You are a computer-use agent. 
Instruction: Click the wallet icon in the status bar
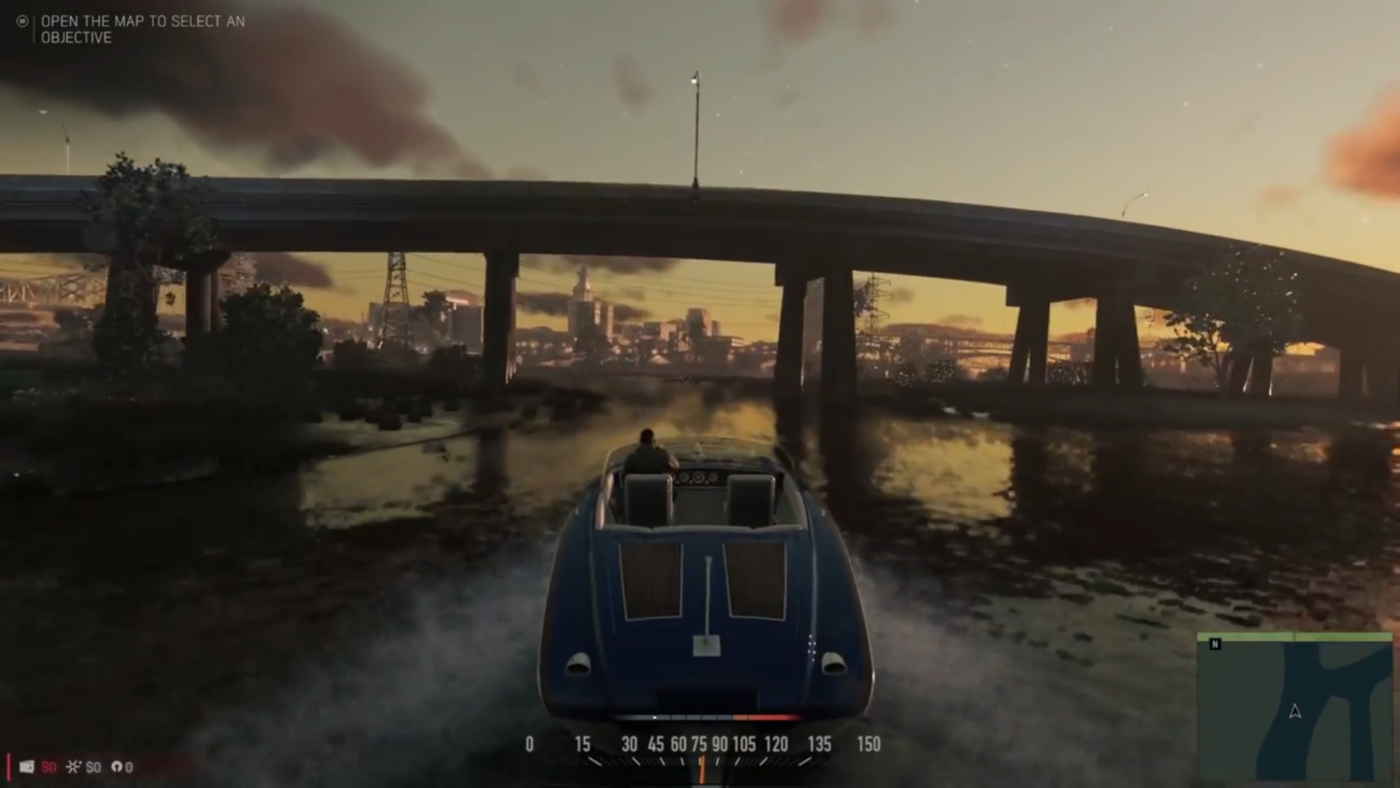point(25,766)
